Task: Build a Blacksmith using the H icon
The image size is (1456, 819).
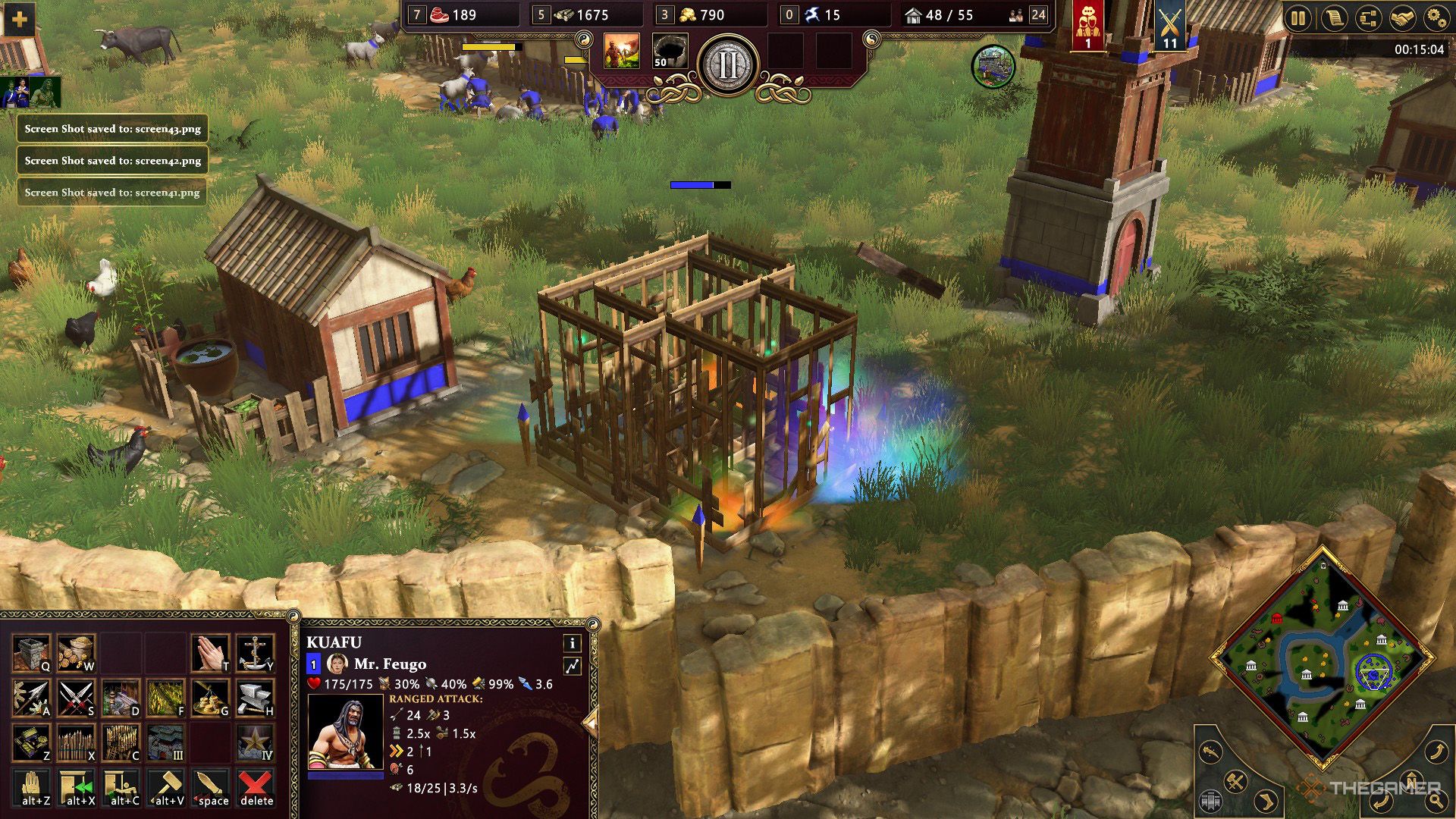Action: [x=255, y=698]
